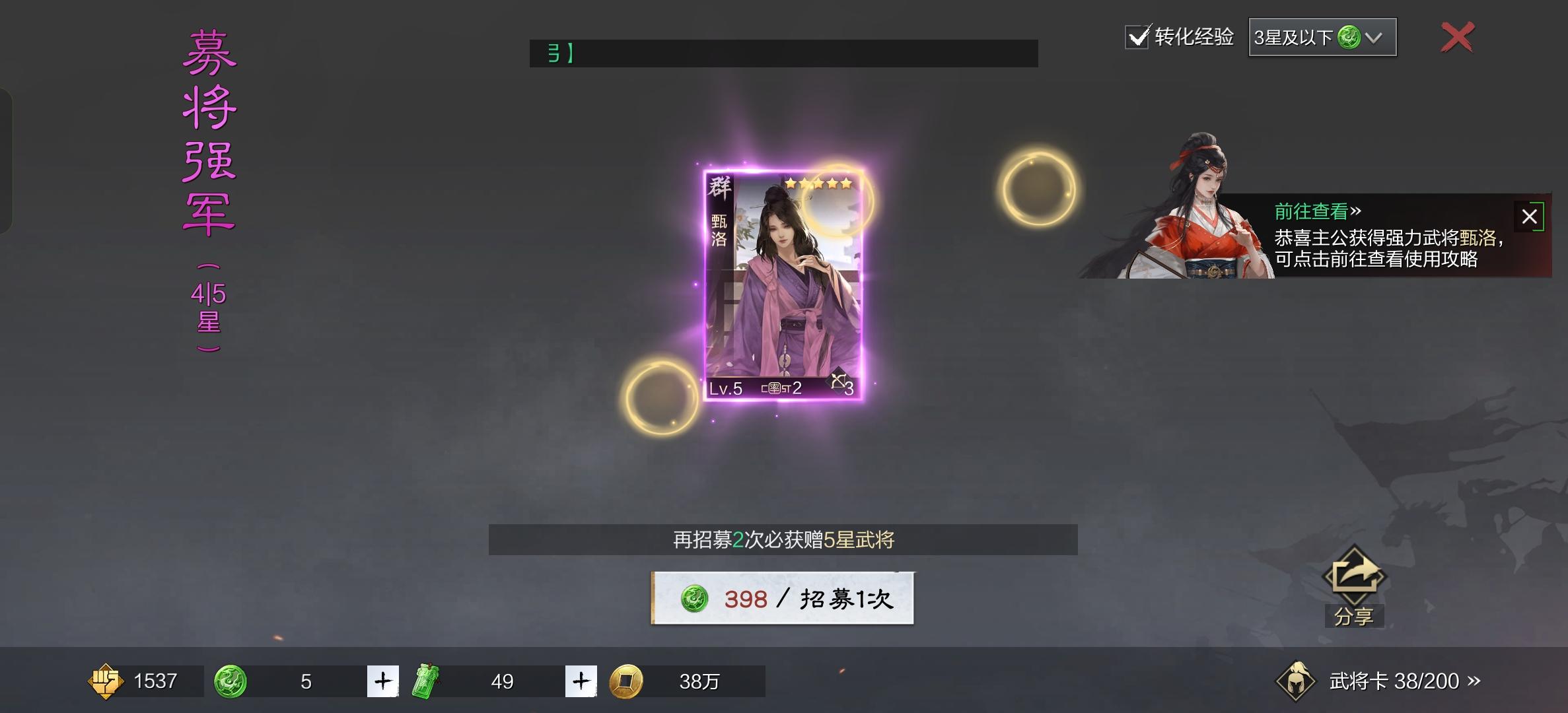The height and width of the screenshot is (713, 1568).
Task: Enable the 转化经验 checkbox
Action: [x=1137, y=38]
